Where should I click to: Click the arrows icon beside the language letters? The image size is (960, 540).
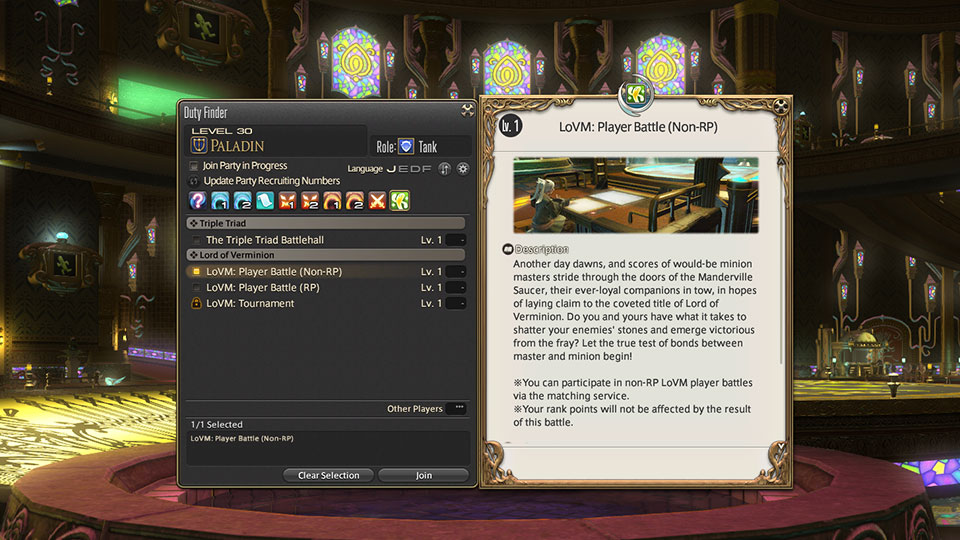click(x=444, y=169)
